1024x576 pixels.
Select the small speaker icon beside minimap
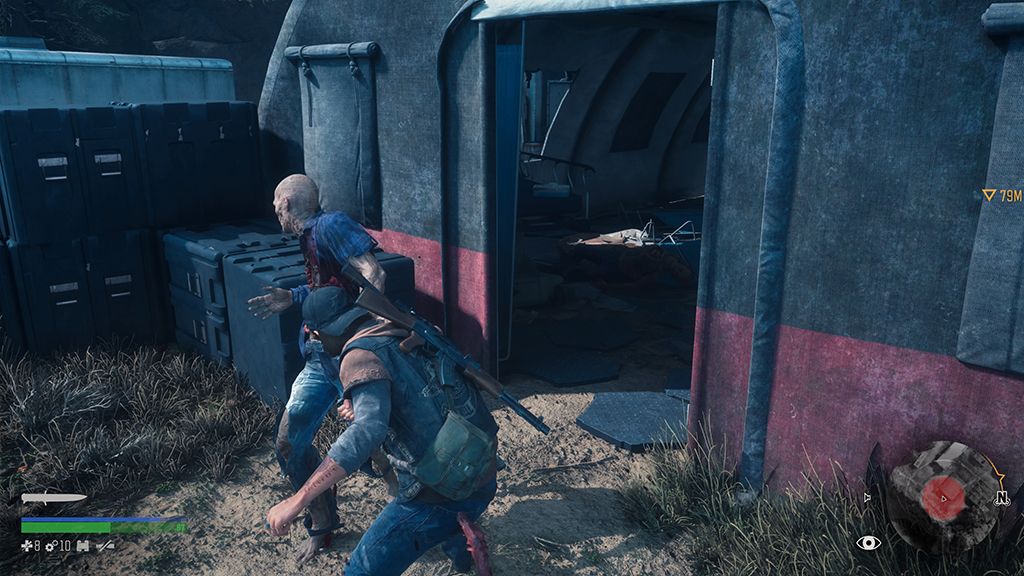(x=868, y=497)
